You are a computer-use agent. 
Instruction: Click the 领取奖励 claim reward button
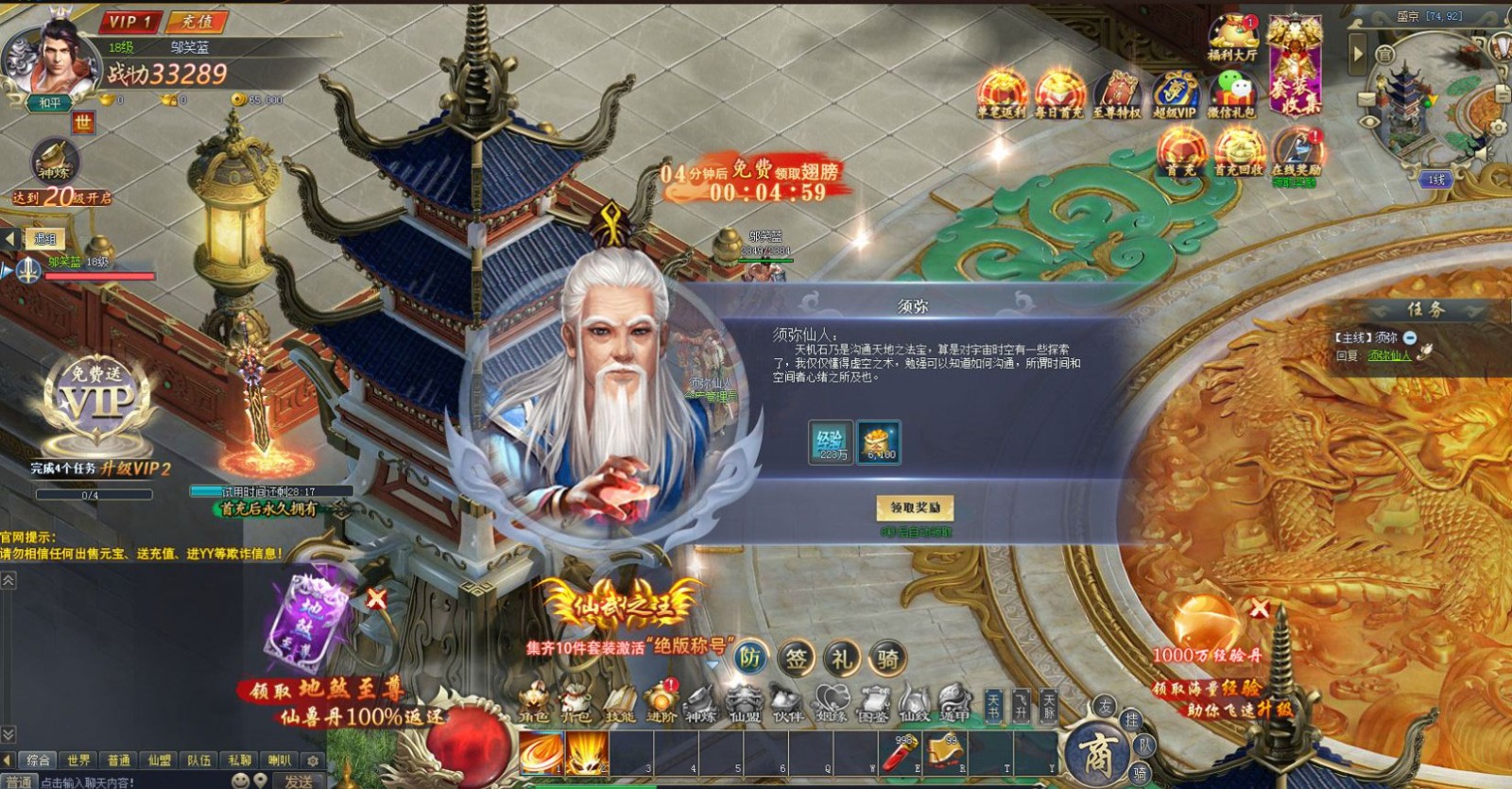[918, 507]
